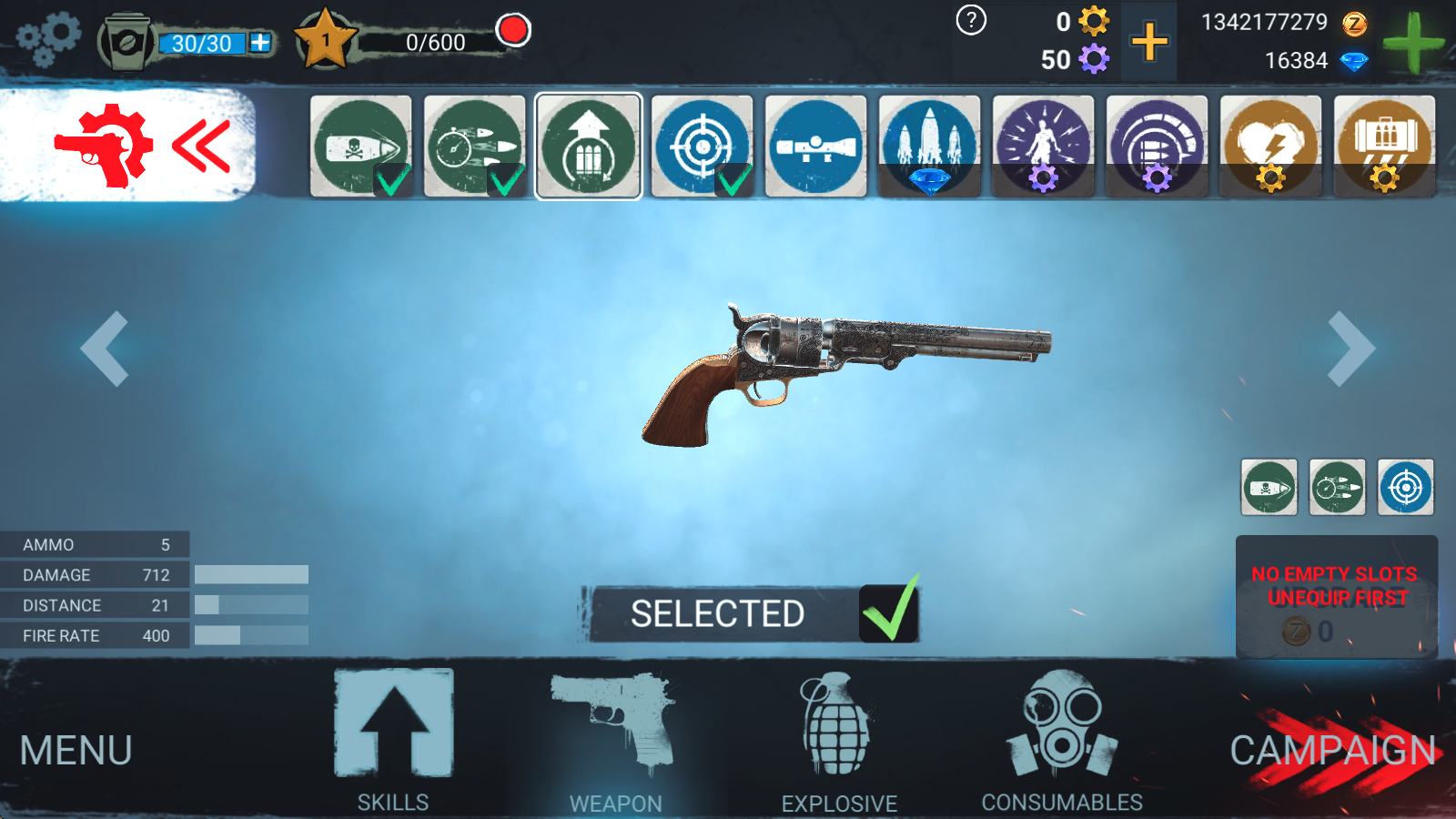This screenshot has height=819, width=1456.
Task: Start the CAMPAIGN
Action: coord(1332,751)
